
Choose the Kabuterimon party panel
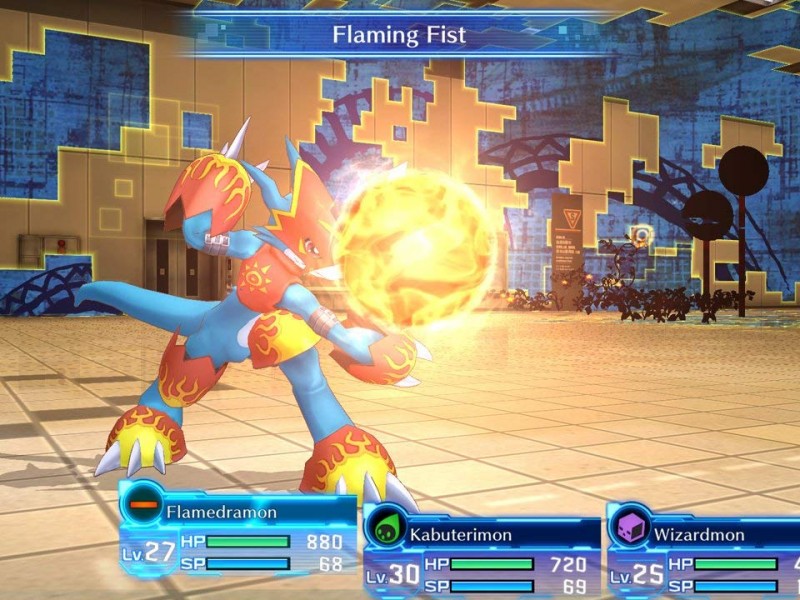[482, 558]
